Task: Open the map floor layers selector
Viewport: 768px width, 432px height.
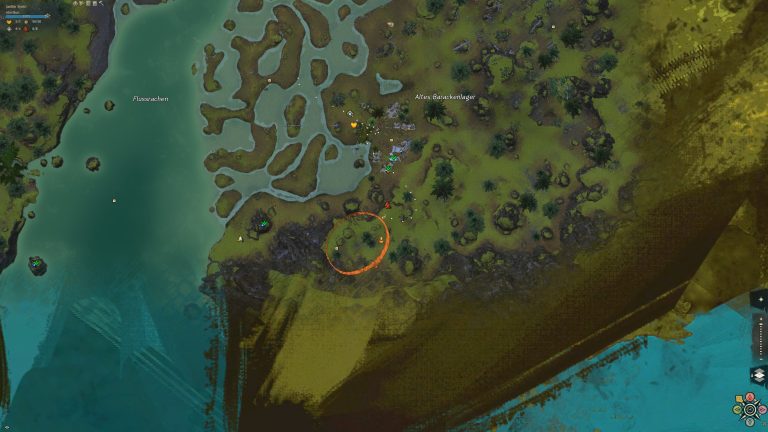Action: point(758,376)
